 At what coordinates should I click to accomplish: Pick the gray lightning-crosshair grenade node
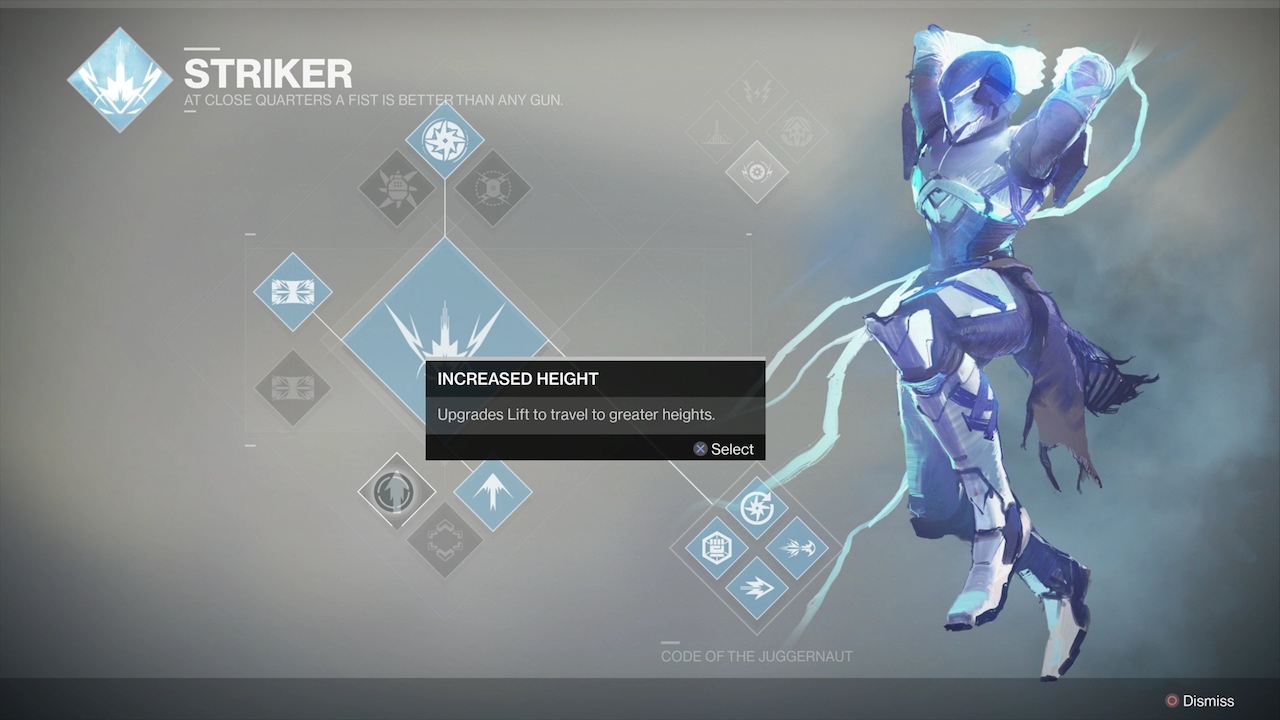pos(492,188)
